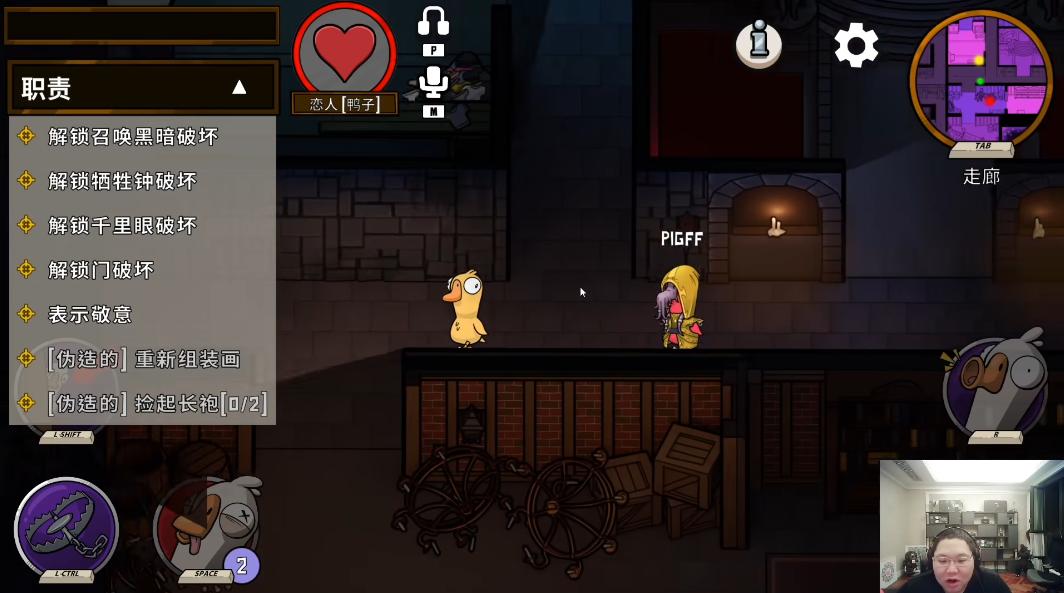The width and height of the screenshot is (1064, 593).
Task: Activate the goose report megaphone button
Action: pyautogui.click(x=995, y=385)
